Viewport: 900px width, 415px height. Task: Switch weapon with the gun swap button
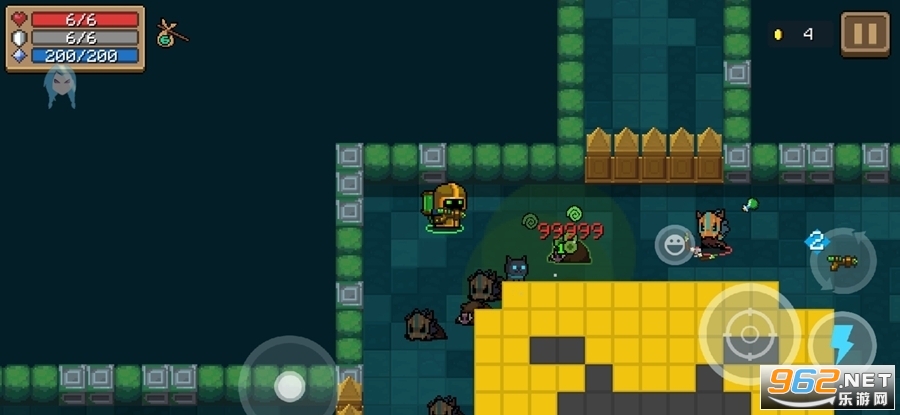click(x=844, y=262)
